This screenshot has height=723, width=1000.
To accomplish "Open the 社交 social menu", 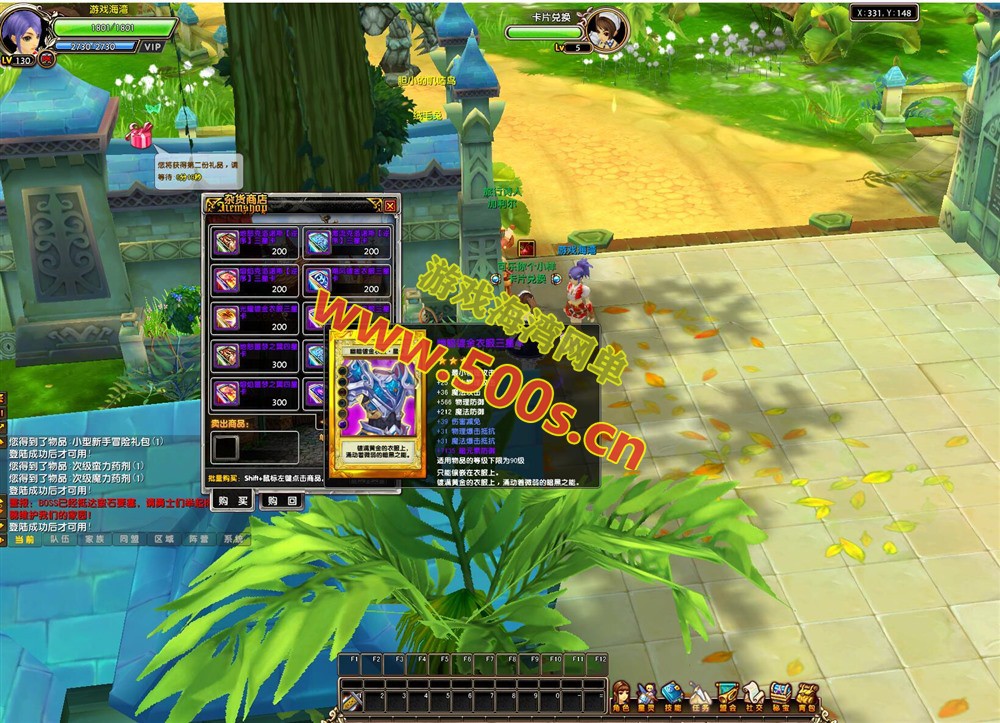I will pyautogui.click(x=753, y=694).
